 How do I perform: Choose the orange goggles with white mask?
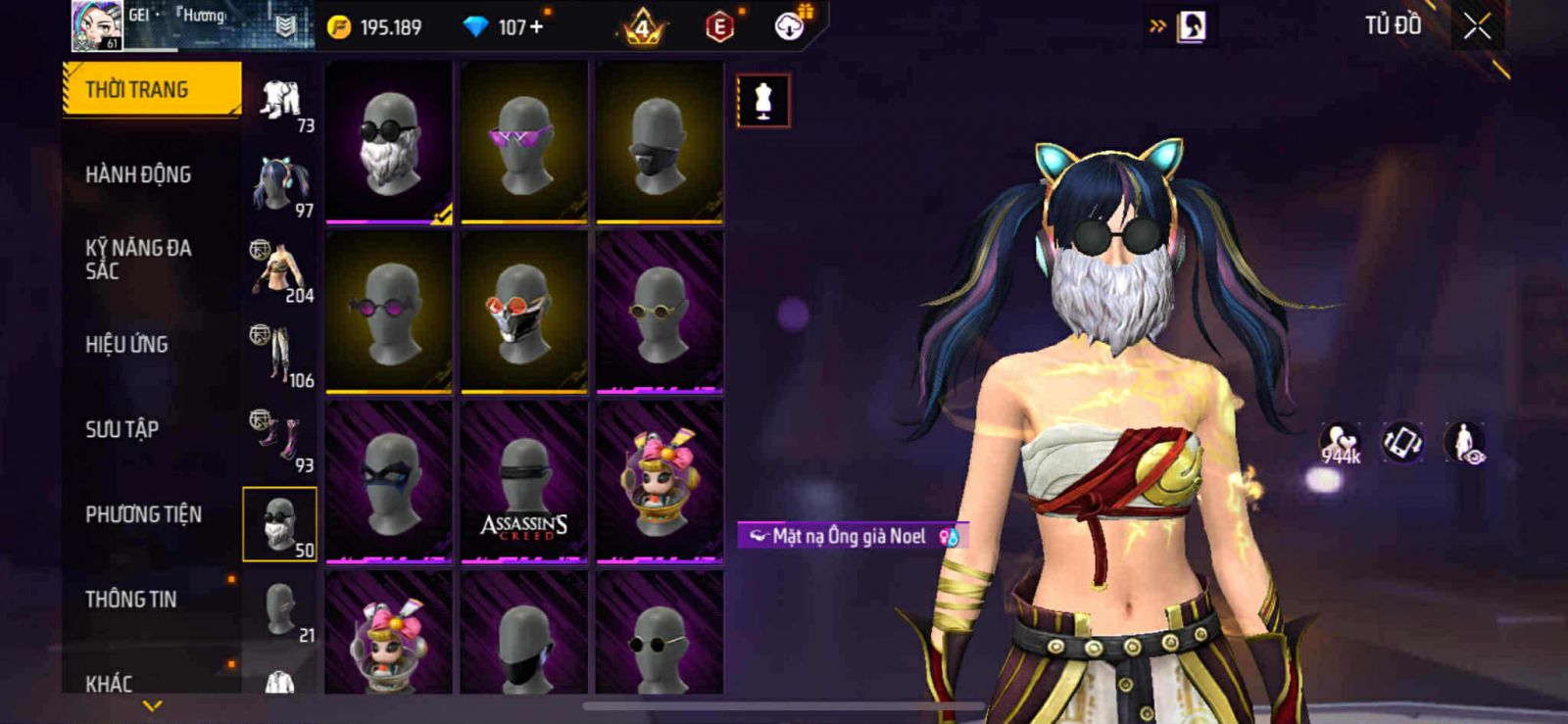pos(524,313)
